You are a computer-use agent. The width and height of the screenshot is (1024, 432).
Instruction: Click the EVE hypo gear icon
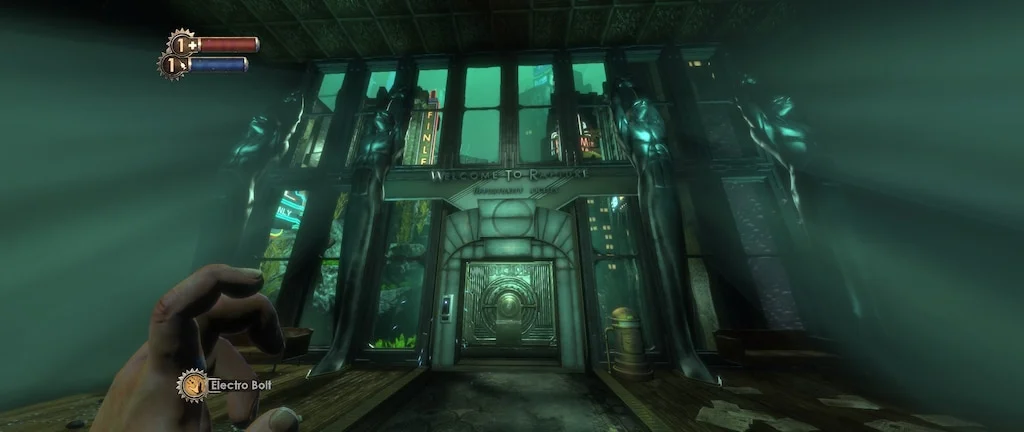[x=174, y=65]
